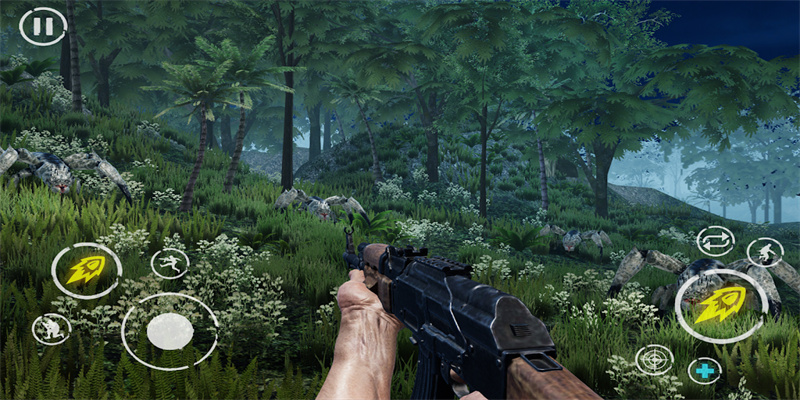The height and width of the screenshot is (400, 800).
Task: Click the virtual movement joystick knob
Action: point(170,331)
